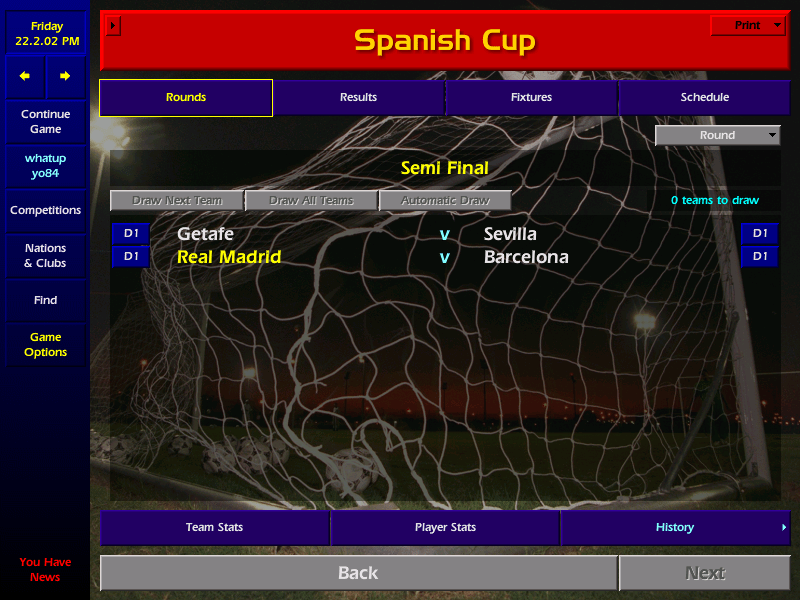This screenshot has height=600, width=800.
Task: Open the Round dropdown
Action: click(717, 135)
